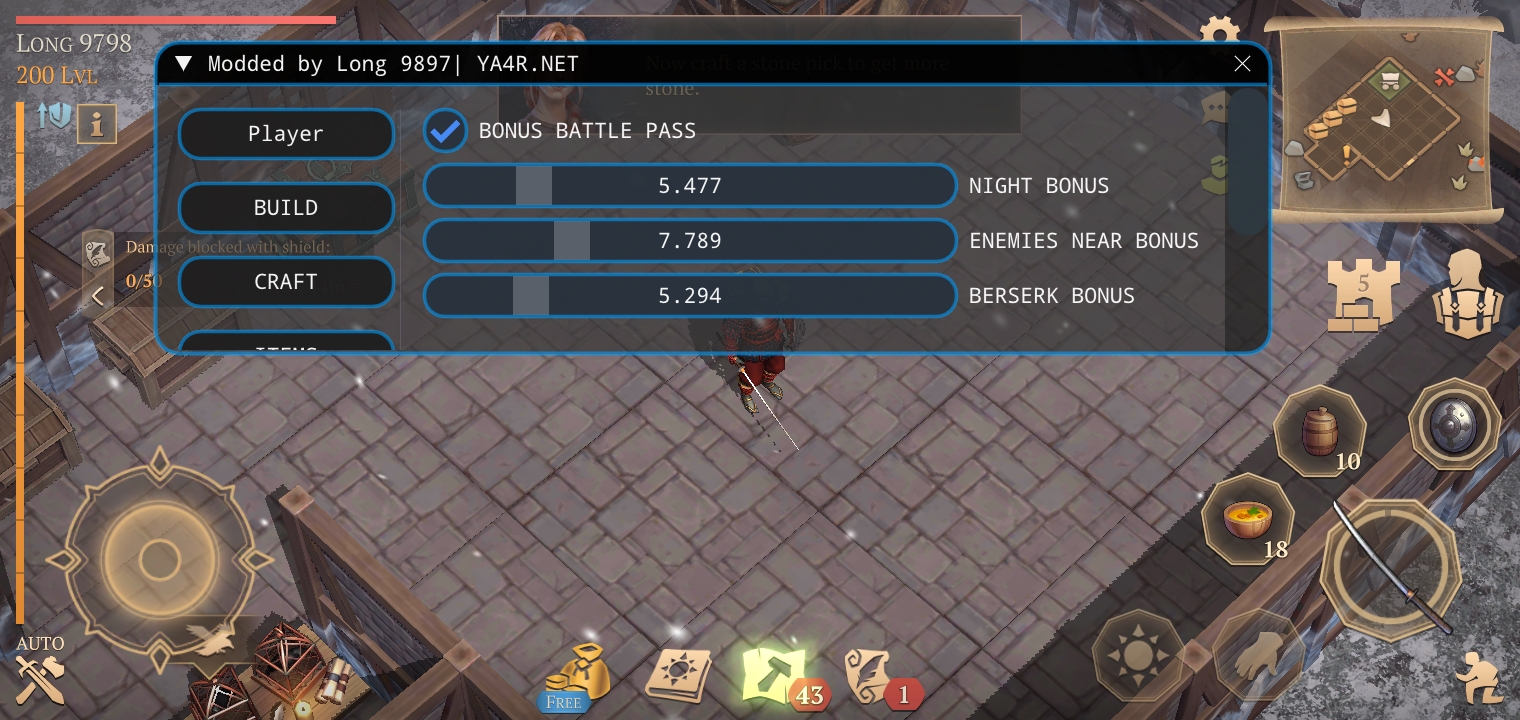Open the minimap

[x=1383, y=120]
